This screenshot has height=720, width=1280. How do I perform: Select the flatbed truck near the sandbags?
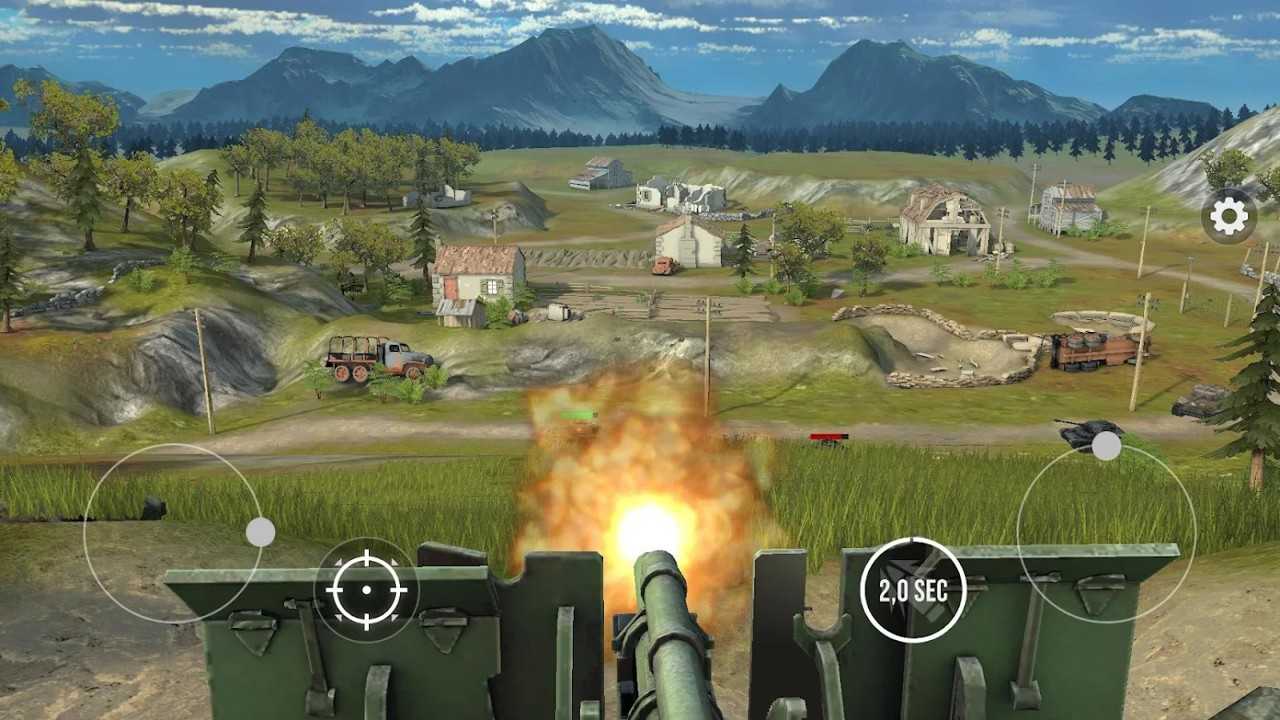pyautogui.click(x=1090, y=350)
